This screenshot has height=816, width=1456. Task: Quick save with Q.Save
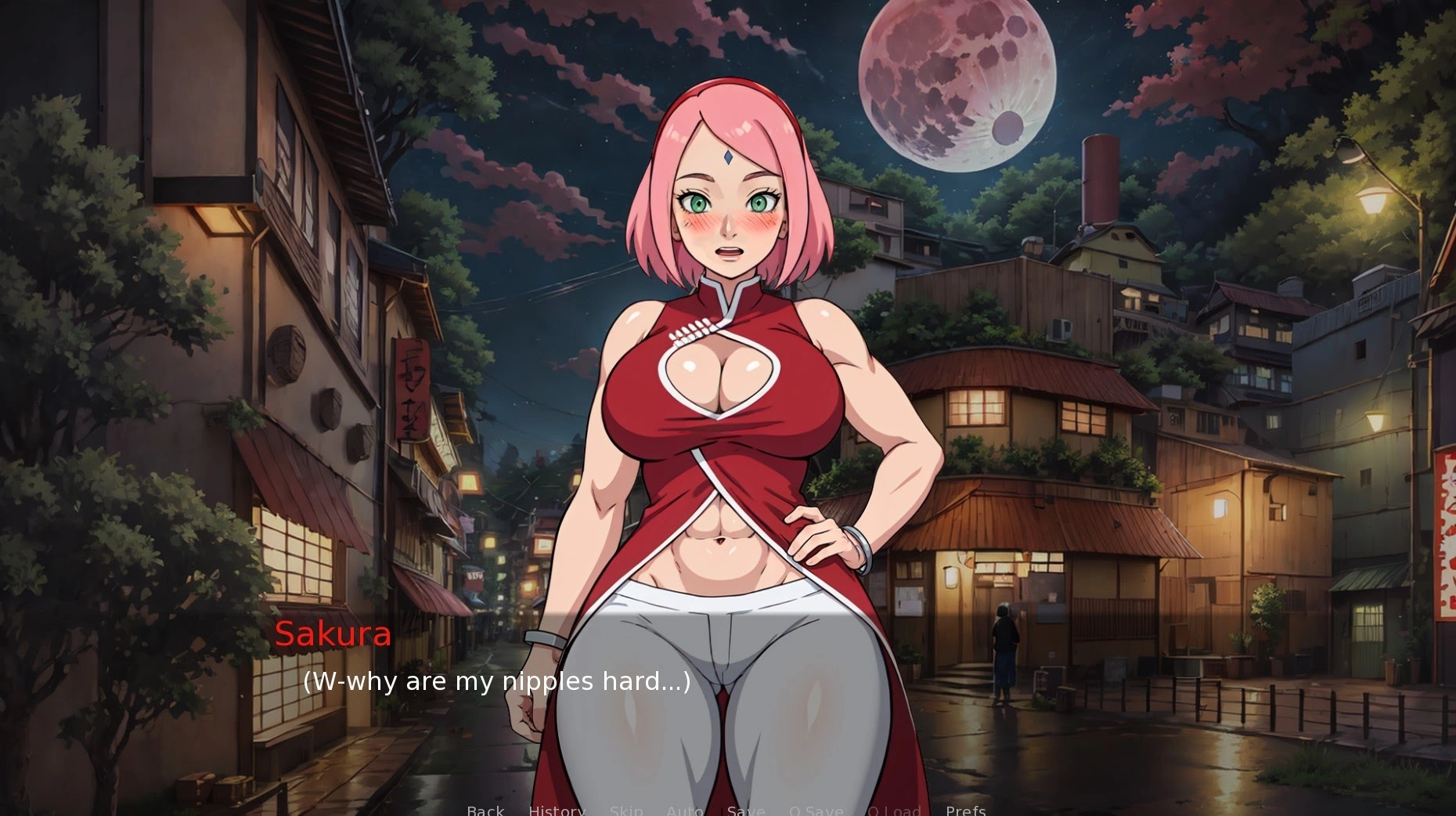816,810
